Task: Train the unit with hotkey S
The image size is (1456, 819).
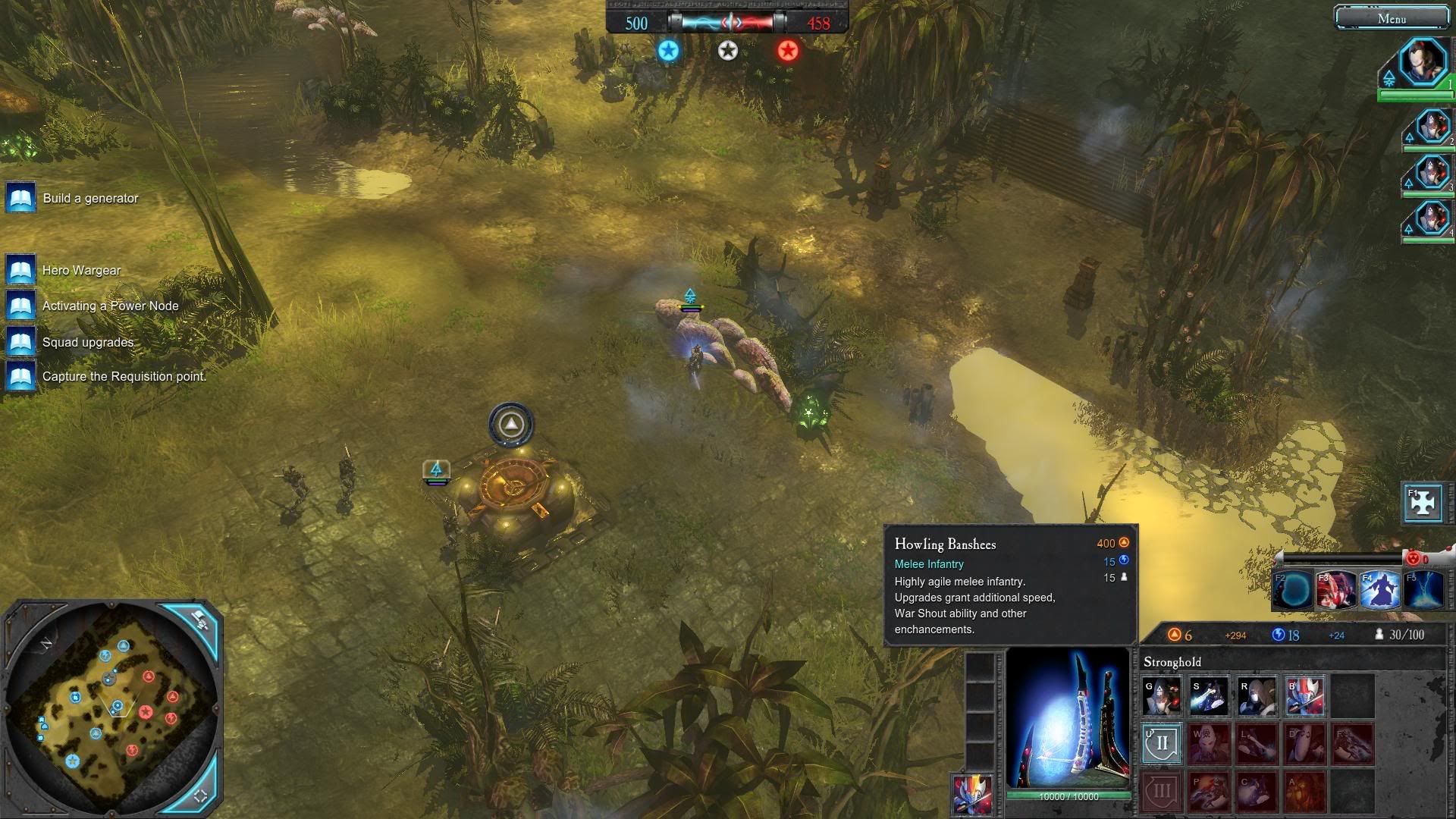Action: [1209, 695]
